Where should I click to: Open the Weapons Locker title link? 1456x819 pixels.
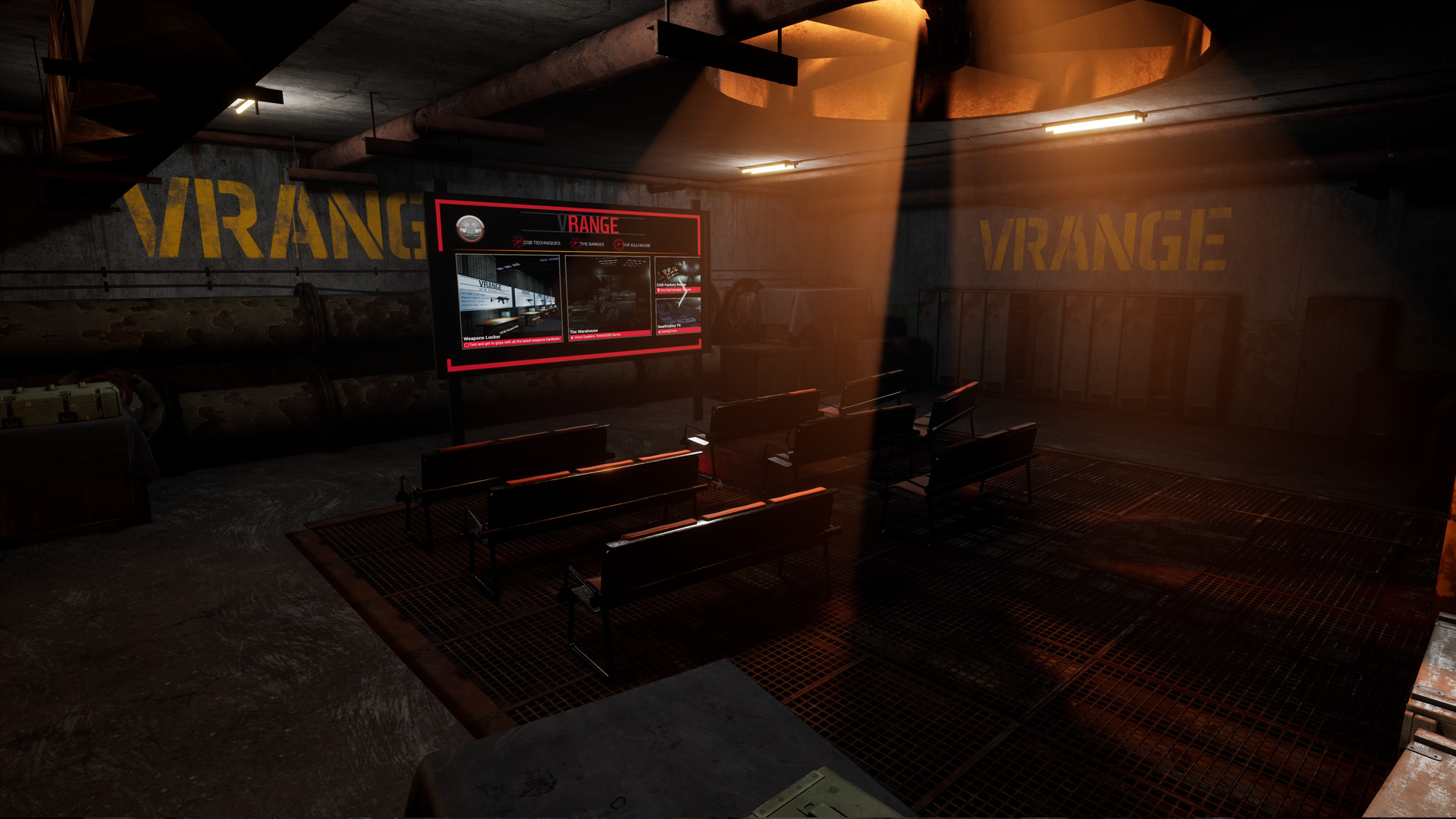tap(482, 337)
